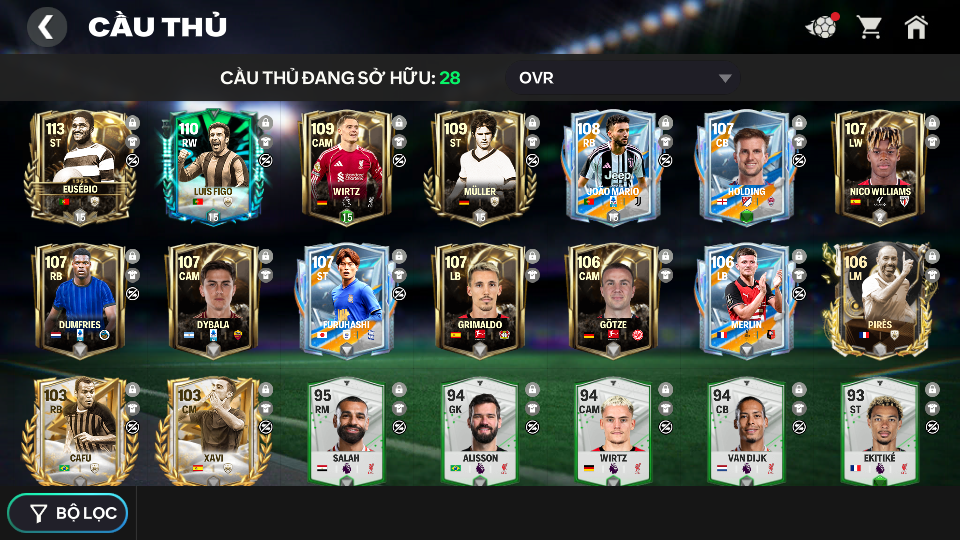This screenshot has width=960, height=540.
Task: Select the Nico Williams 107 LW card
Action: tap(879, 166)
